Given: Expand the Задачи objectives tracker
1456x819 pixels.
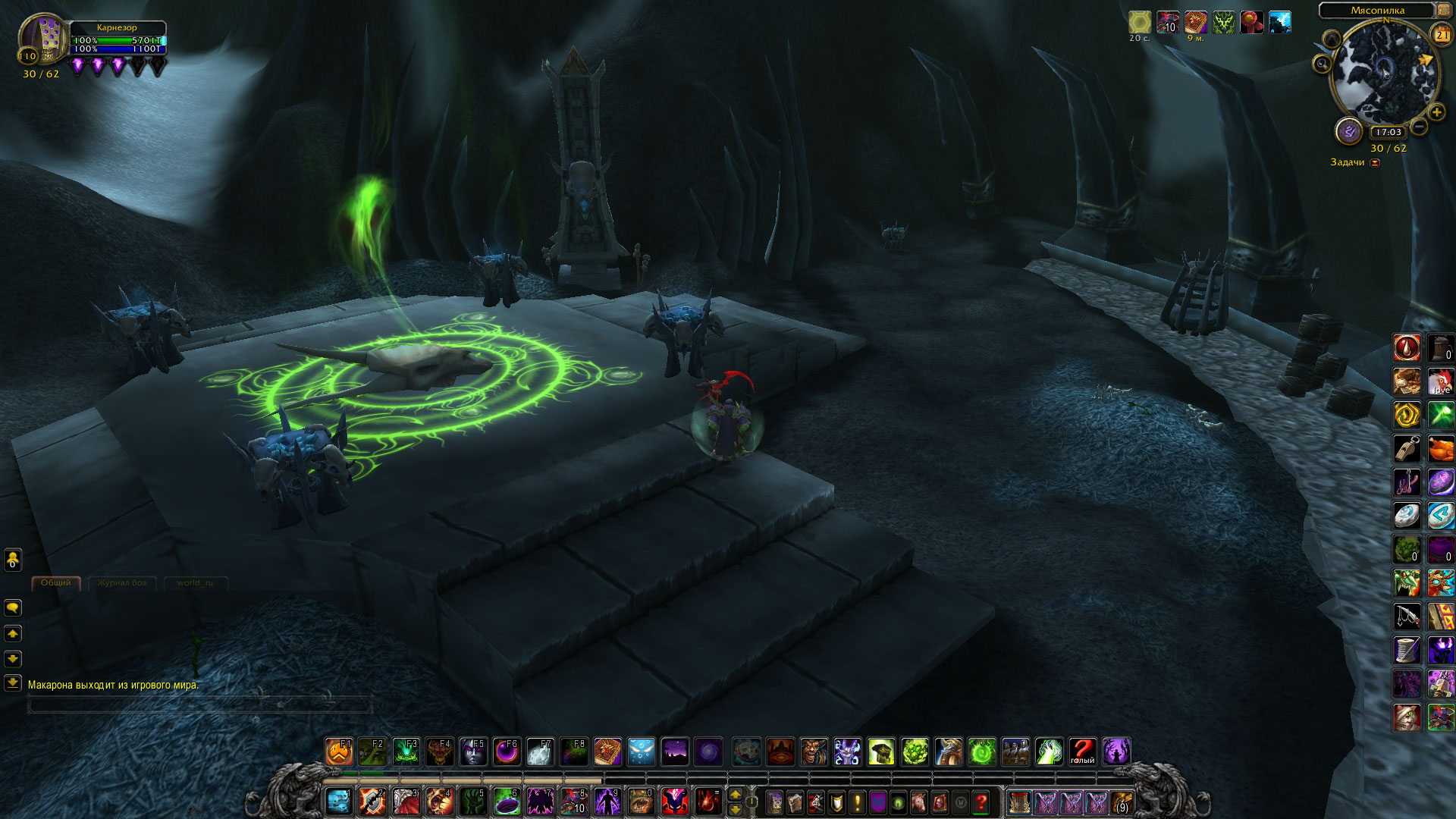Looking at the screenshot, I should [1375, 162].
